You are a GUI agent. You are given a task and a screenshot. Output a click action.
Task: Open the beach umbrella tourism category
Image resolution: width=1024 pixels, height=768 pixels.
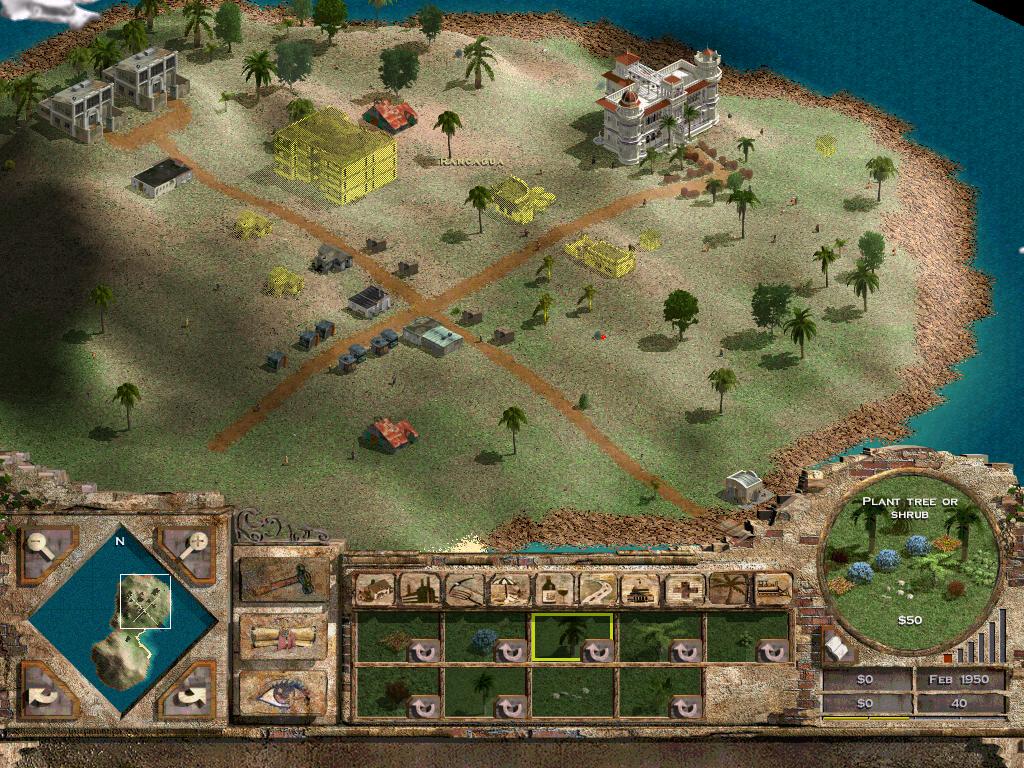click(x=508, y=590)
